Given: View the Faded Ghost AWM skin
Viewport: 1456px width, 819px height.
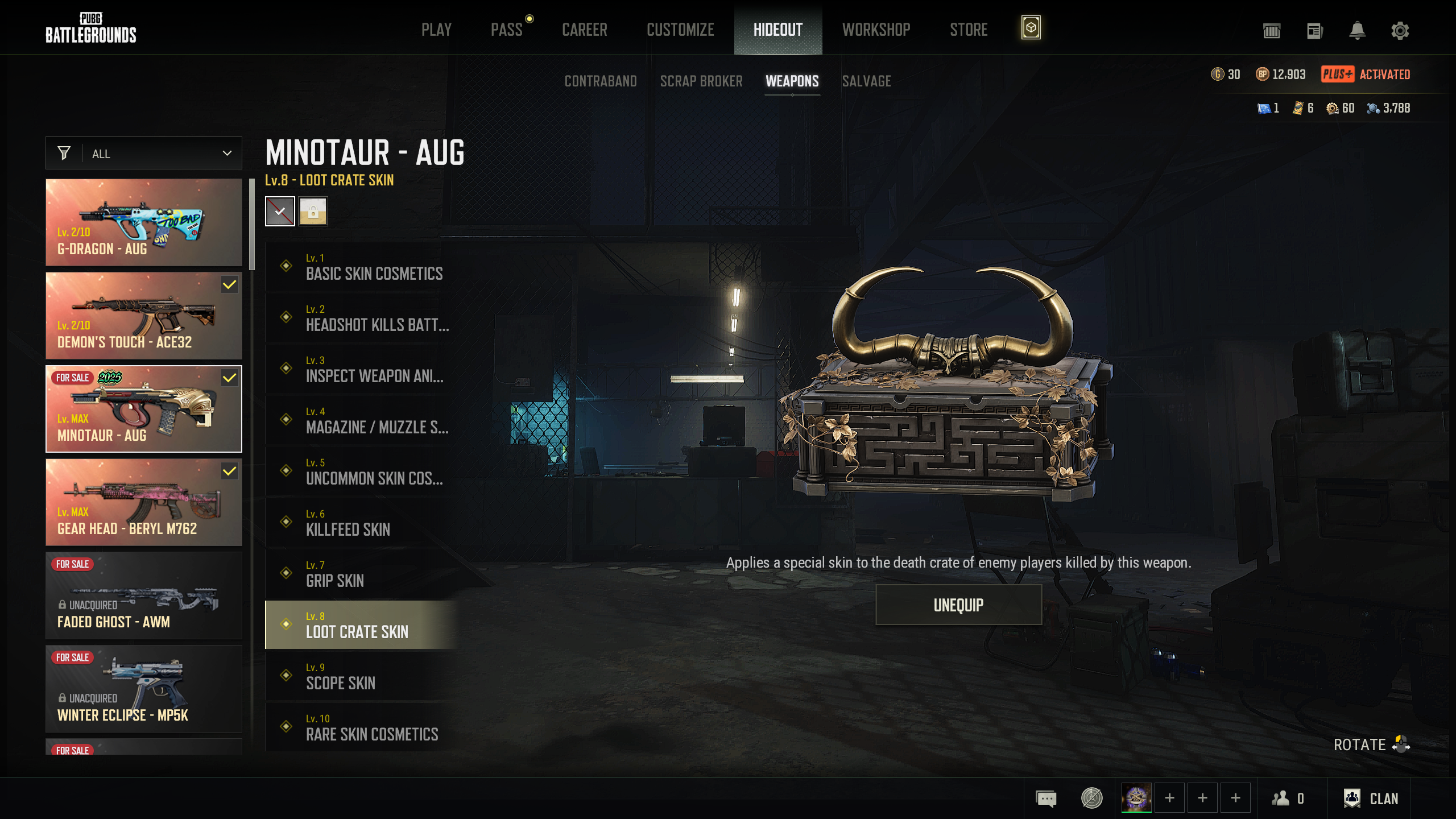Looking at the screenshot, I should click(144, 595).
